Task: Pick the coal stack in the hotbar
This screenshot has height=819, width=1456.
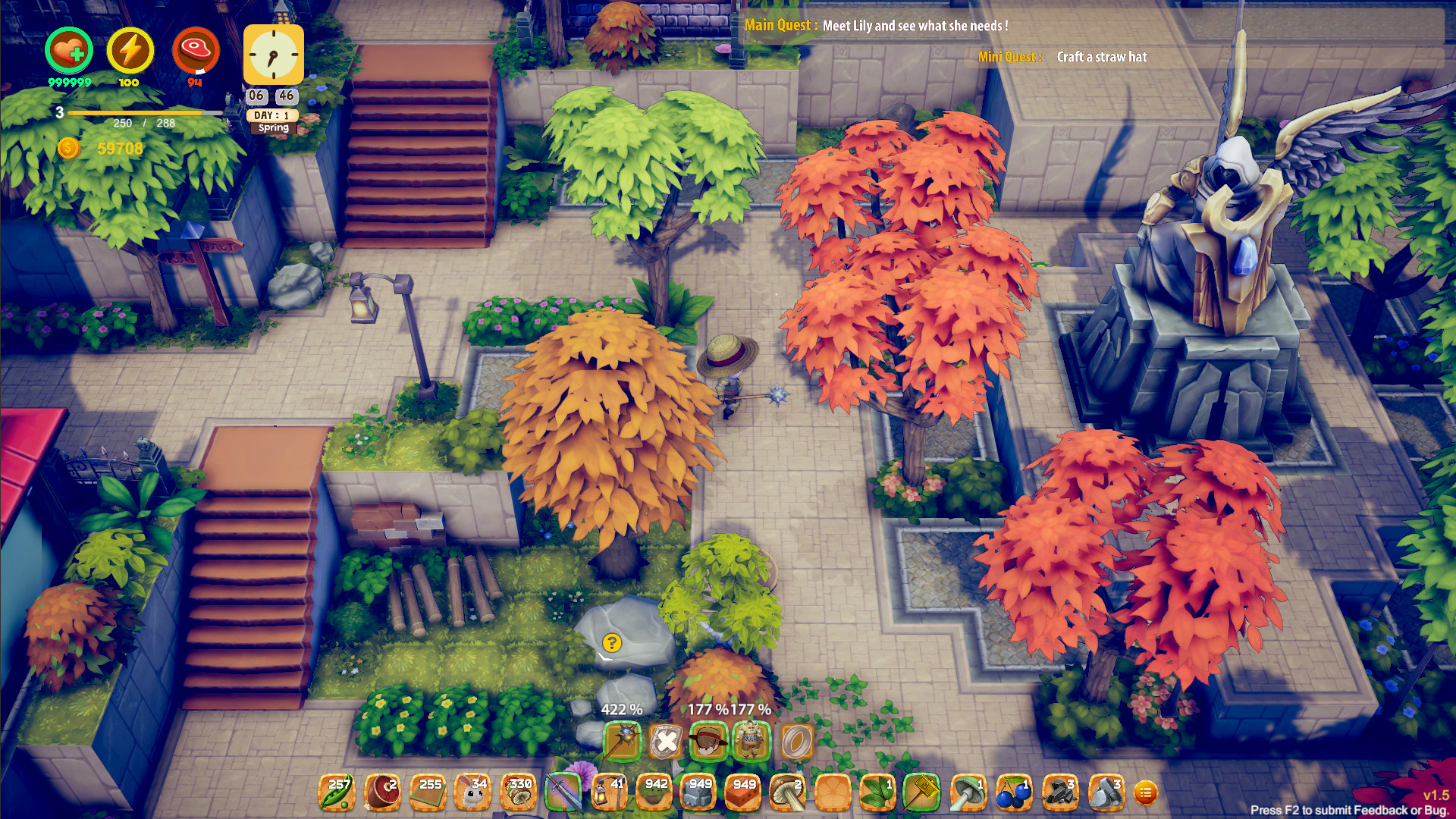Action: click(1056, 793)
